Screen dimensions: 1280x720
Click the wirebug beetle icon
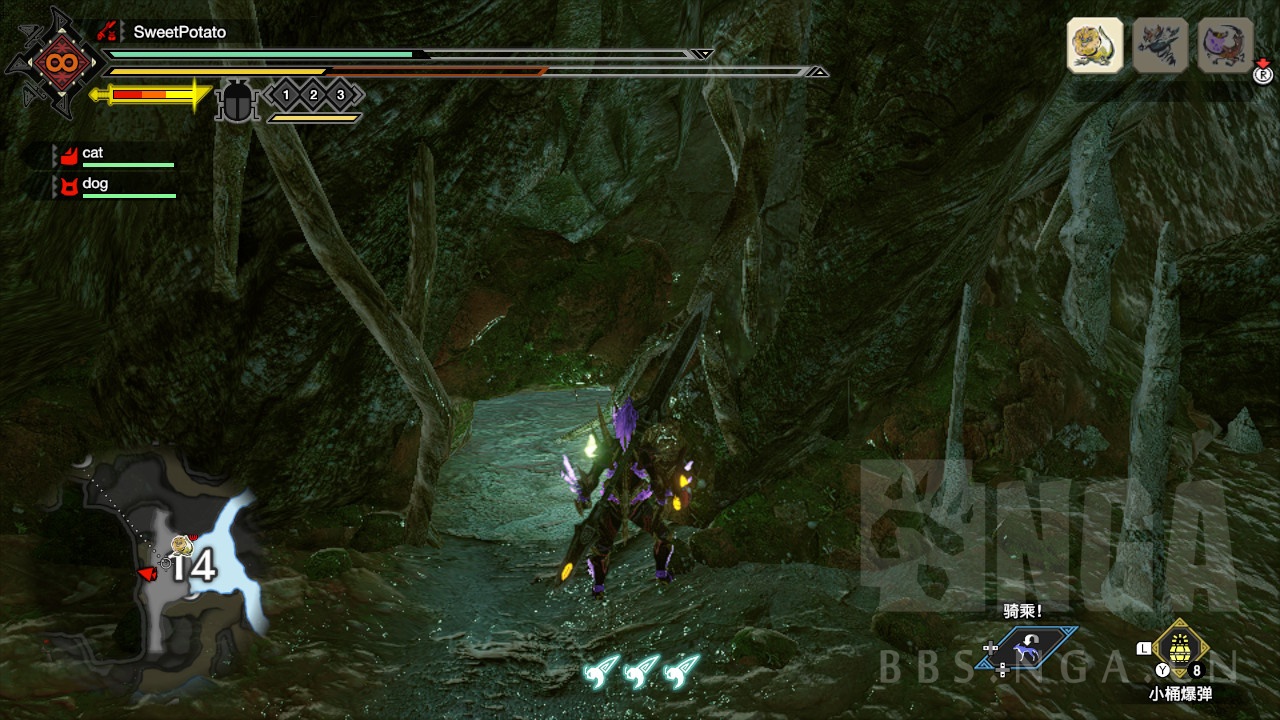(237, 101)
